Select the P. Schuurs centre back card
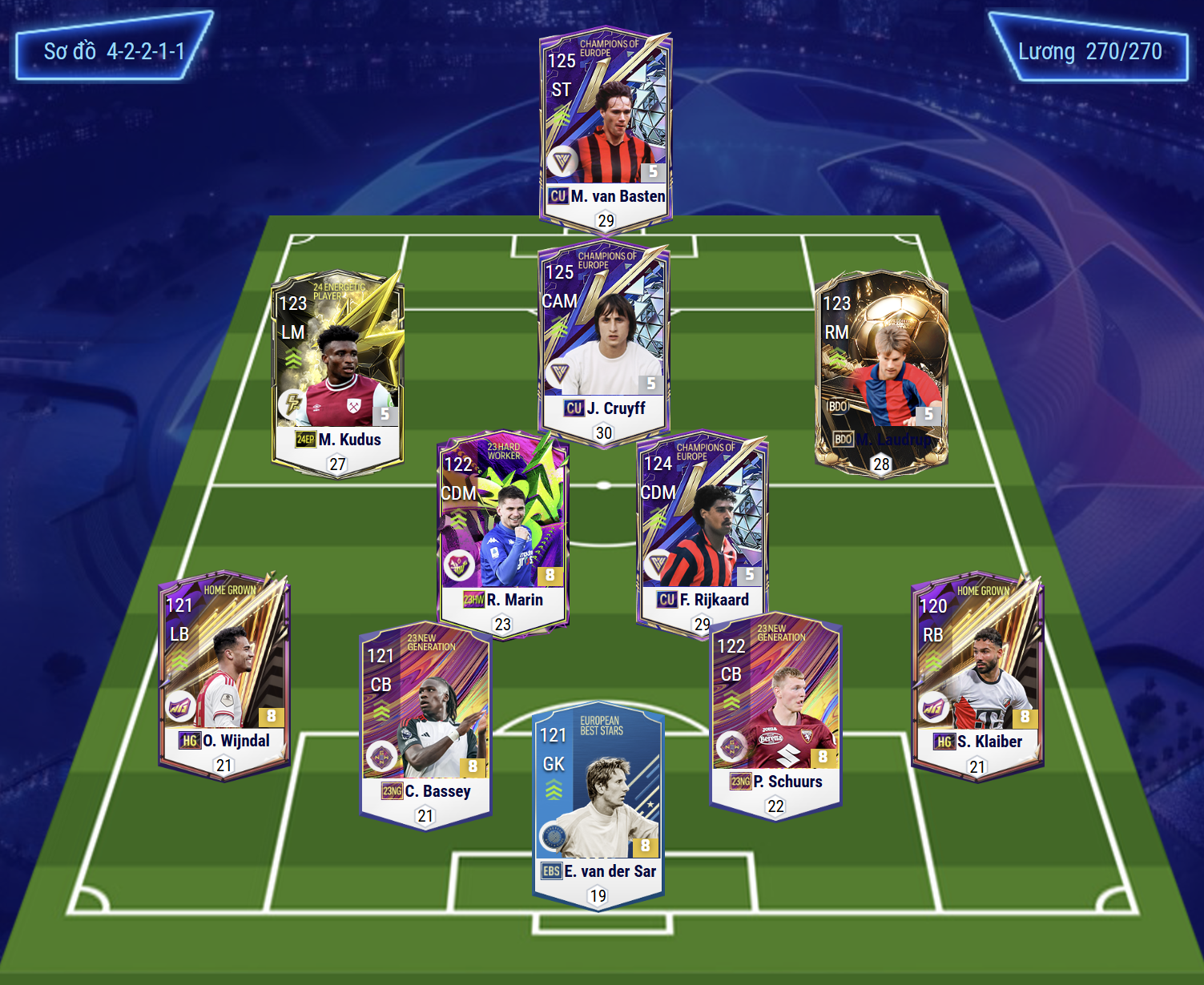 point(775,713)
